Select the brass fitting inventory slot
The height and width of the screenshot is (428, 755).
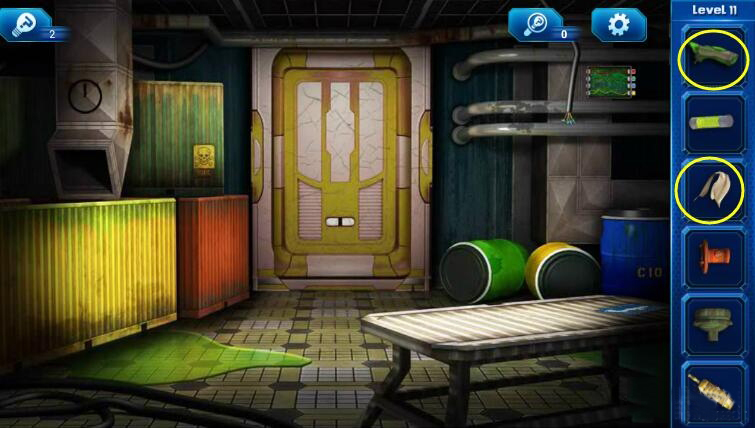pyautogui.click(x=711, y=389)
